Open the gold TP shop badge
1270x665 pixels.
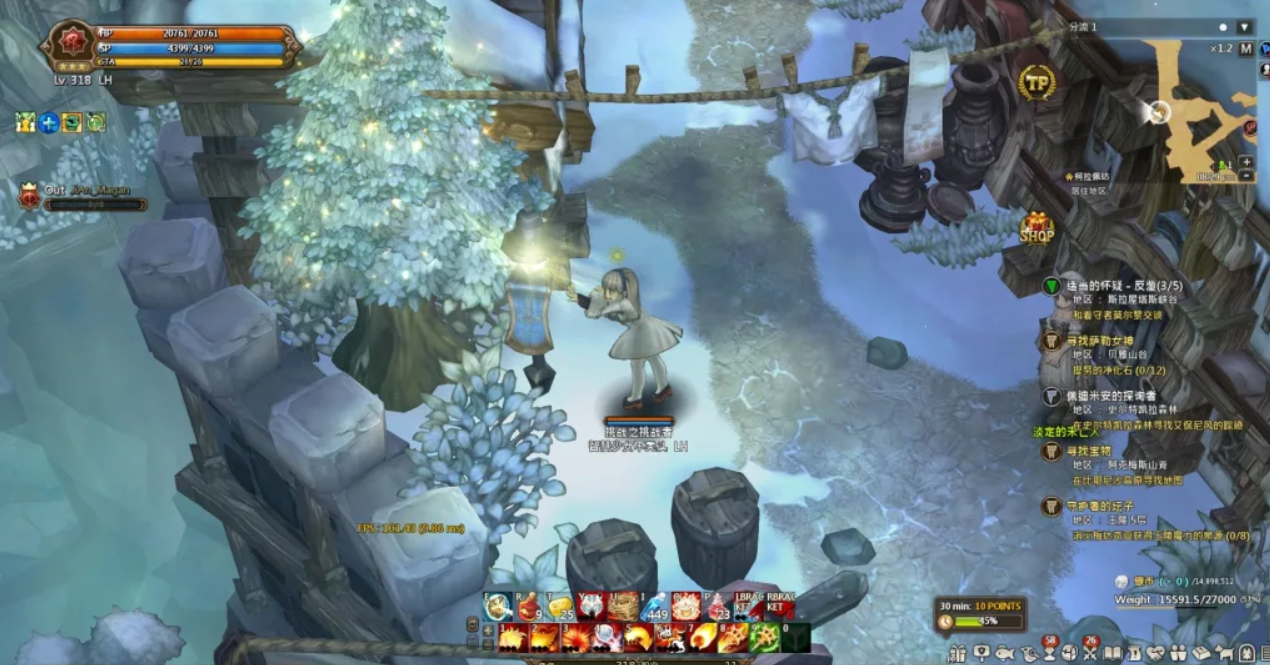[x=1037, y=82]
